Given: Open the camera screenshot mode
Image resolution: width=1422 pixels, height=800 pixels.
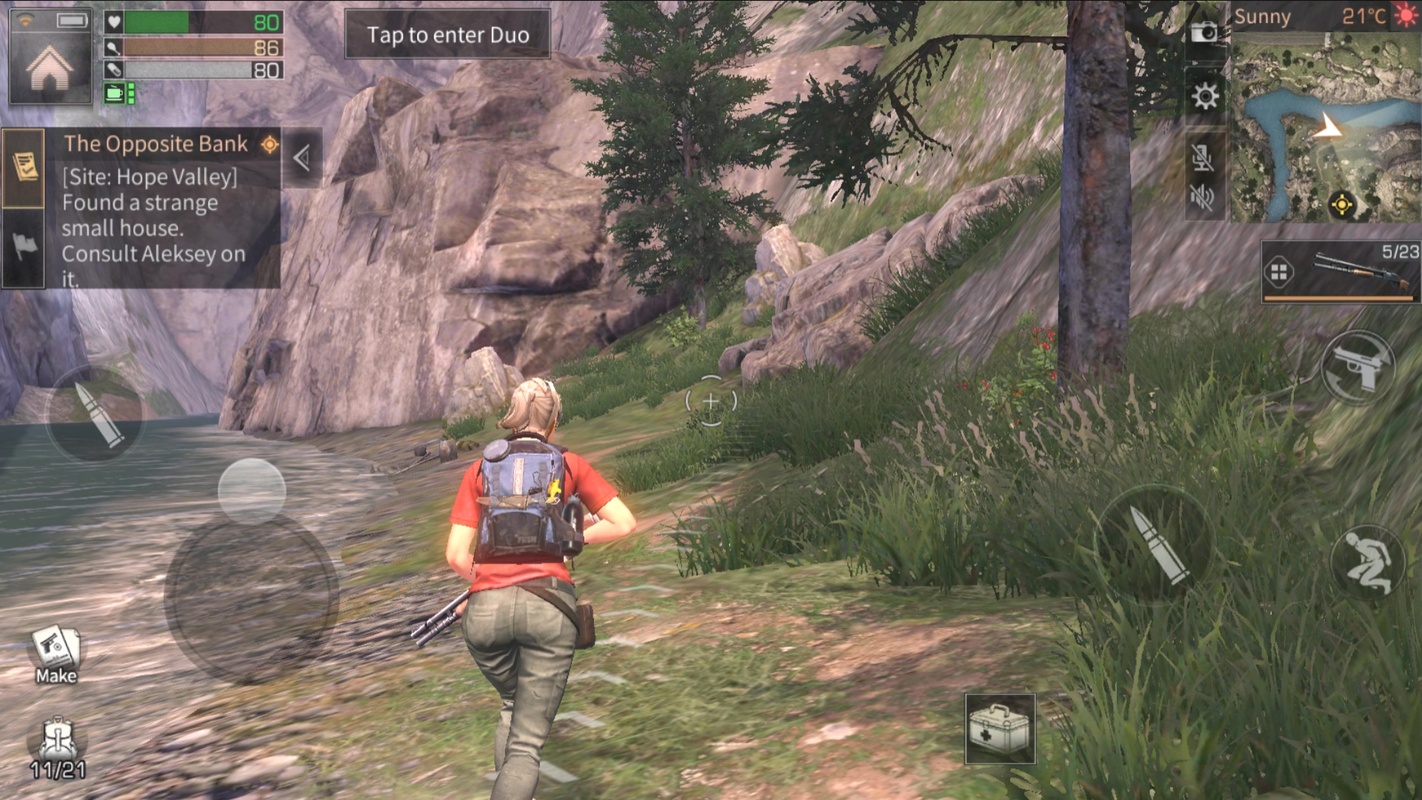Looking at the screenshot, I should (1205, 32).
